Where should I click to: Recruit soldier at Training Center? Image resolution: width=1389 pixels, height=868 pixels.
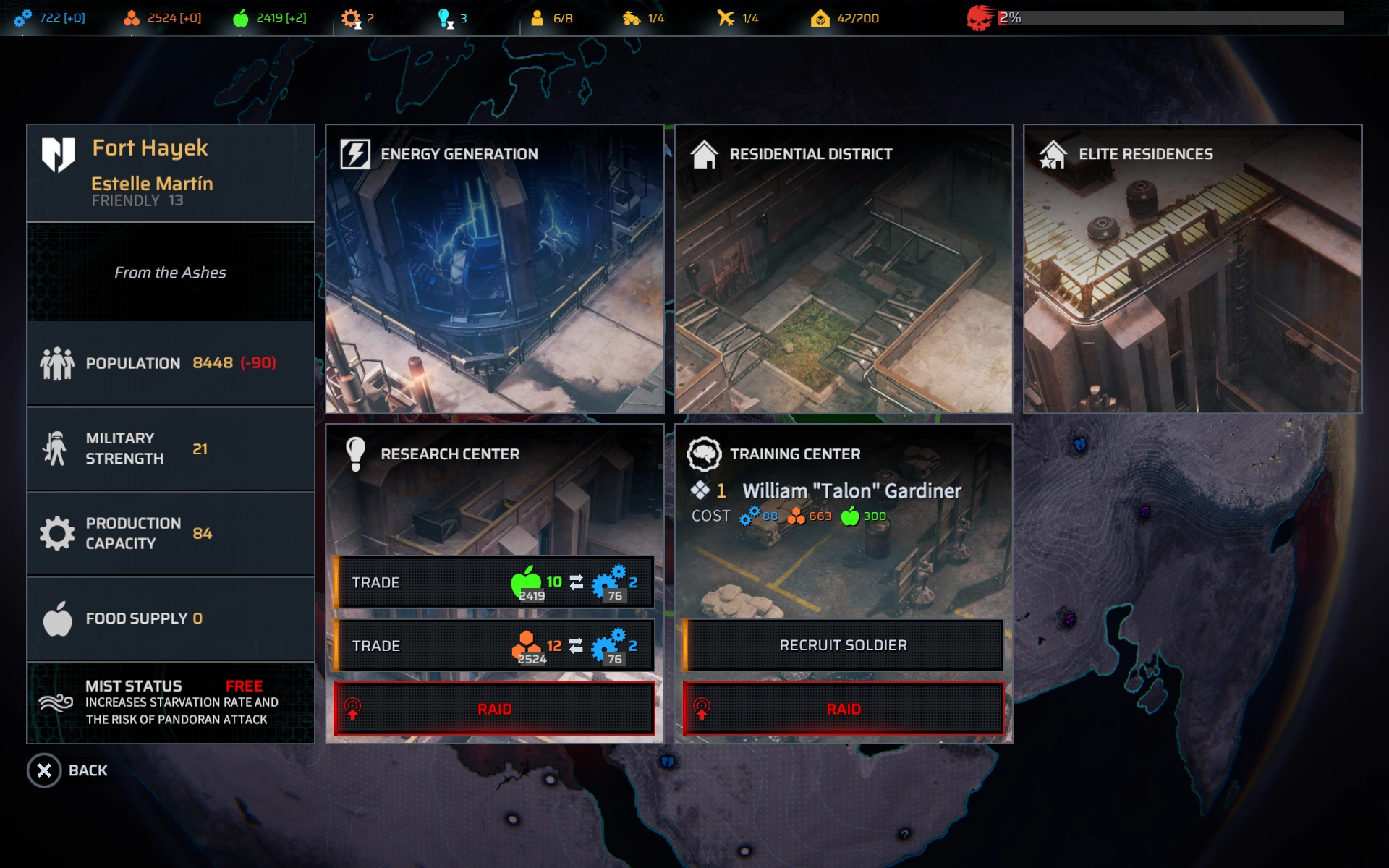(843, 645)
